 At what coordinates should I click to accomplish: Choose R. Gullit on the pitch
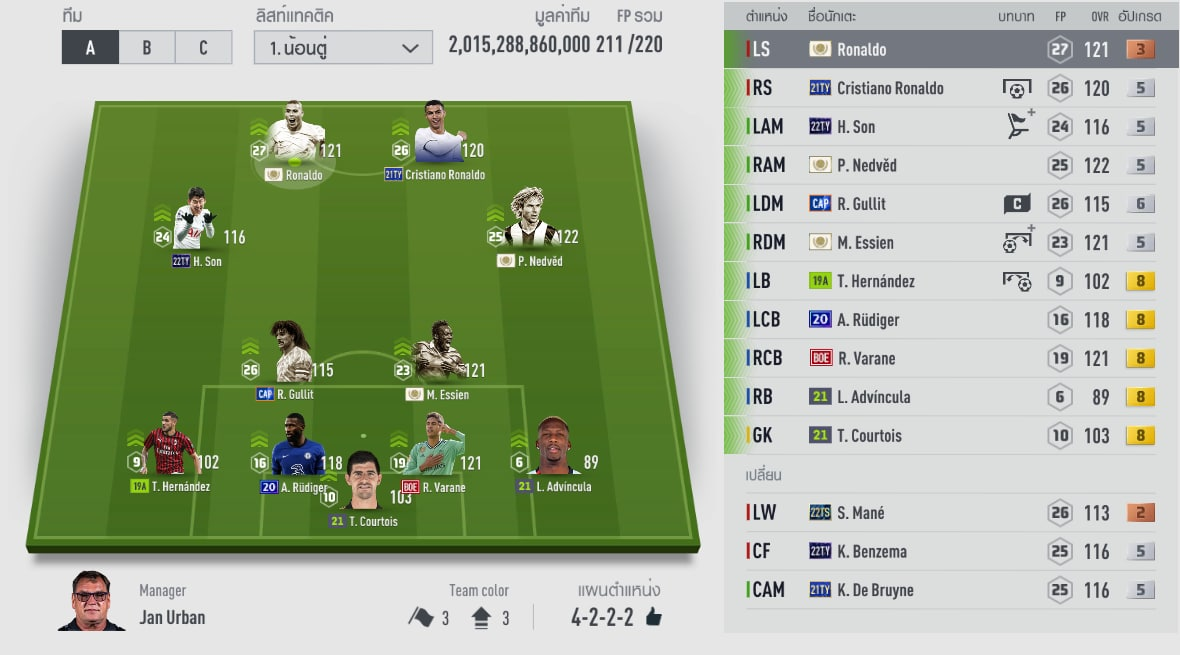click(x=290, y=357)
